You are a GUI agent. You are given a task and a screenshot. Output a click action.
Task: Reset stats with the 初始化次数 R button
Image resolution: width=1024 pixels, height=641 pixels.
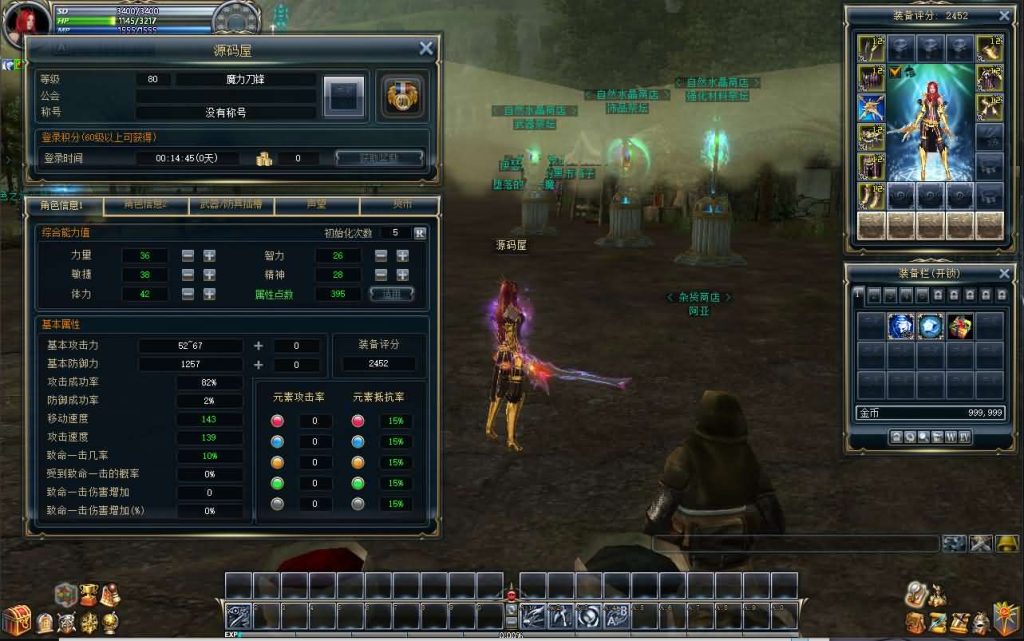[419, 233]
